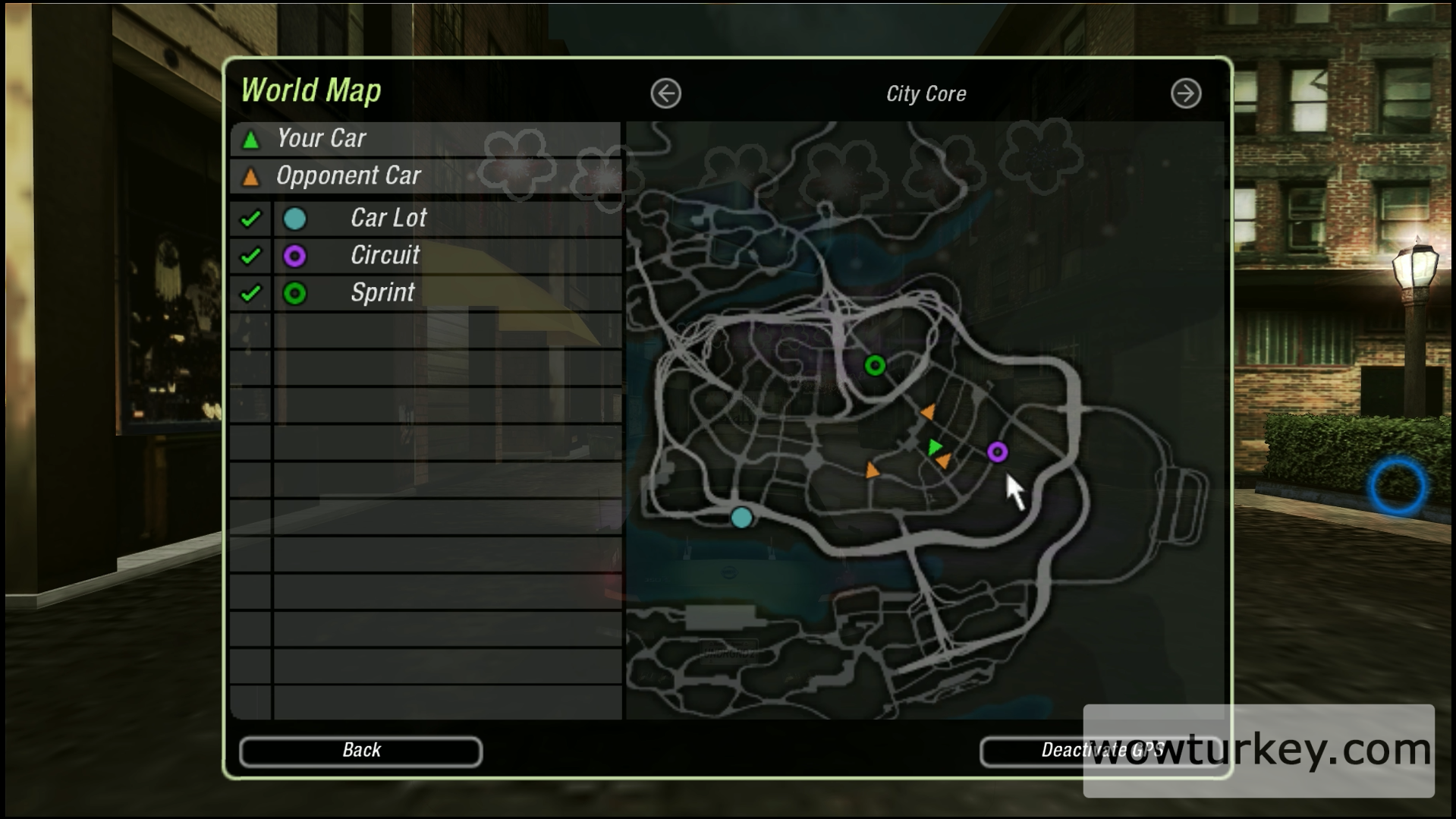The width and height of the screenshot is (1456, 819).
Task: Select the green Sprint marker on the map
Action: (874, 366)
